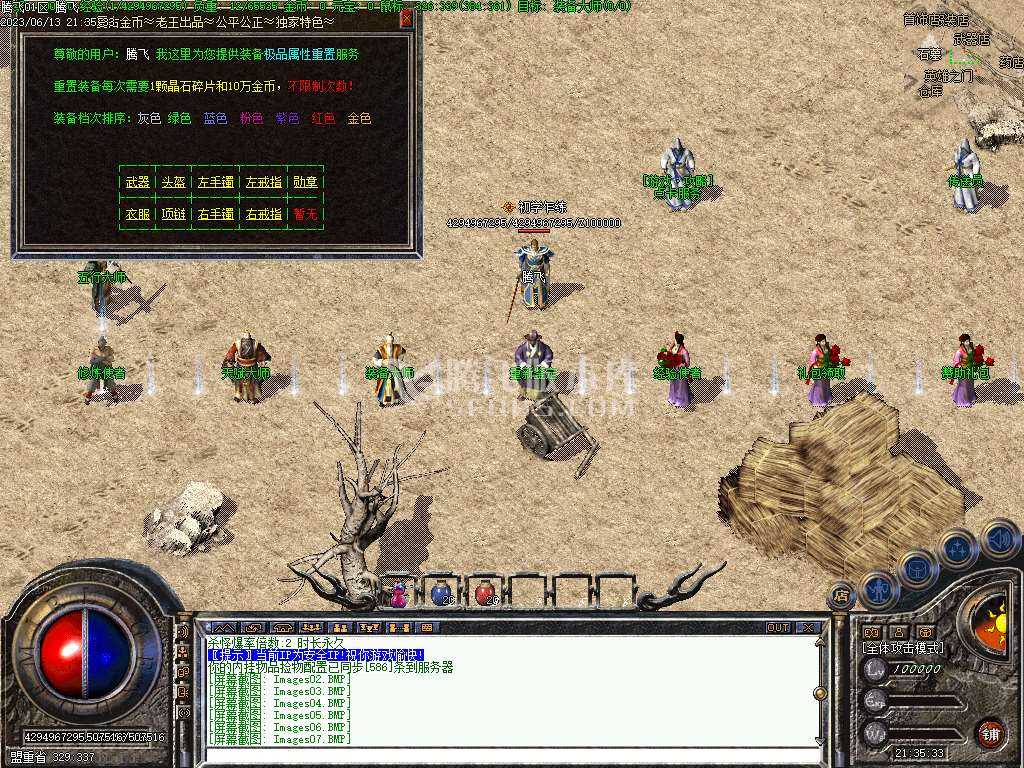The width and height of the screenshot is (1024, 768).
Task: Use the pink gourd potion in the belt
Action: (x=398, y=594)
